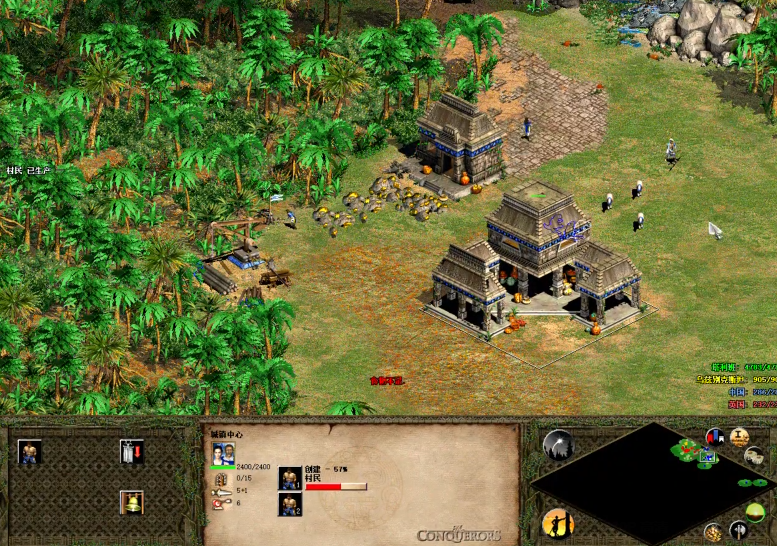This screenshot has height=546, width=777.
Task: Activate the flare signal button
Action: [x=558, y=443]
